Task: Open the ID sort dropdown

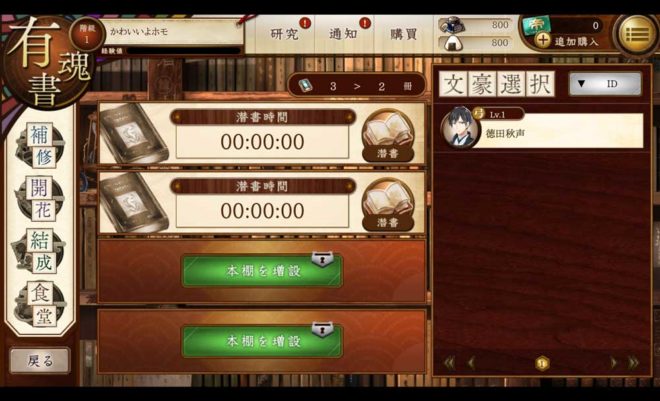Action: (605, 84)
